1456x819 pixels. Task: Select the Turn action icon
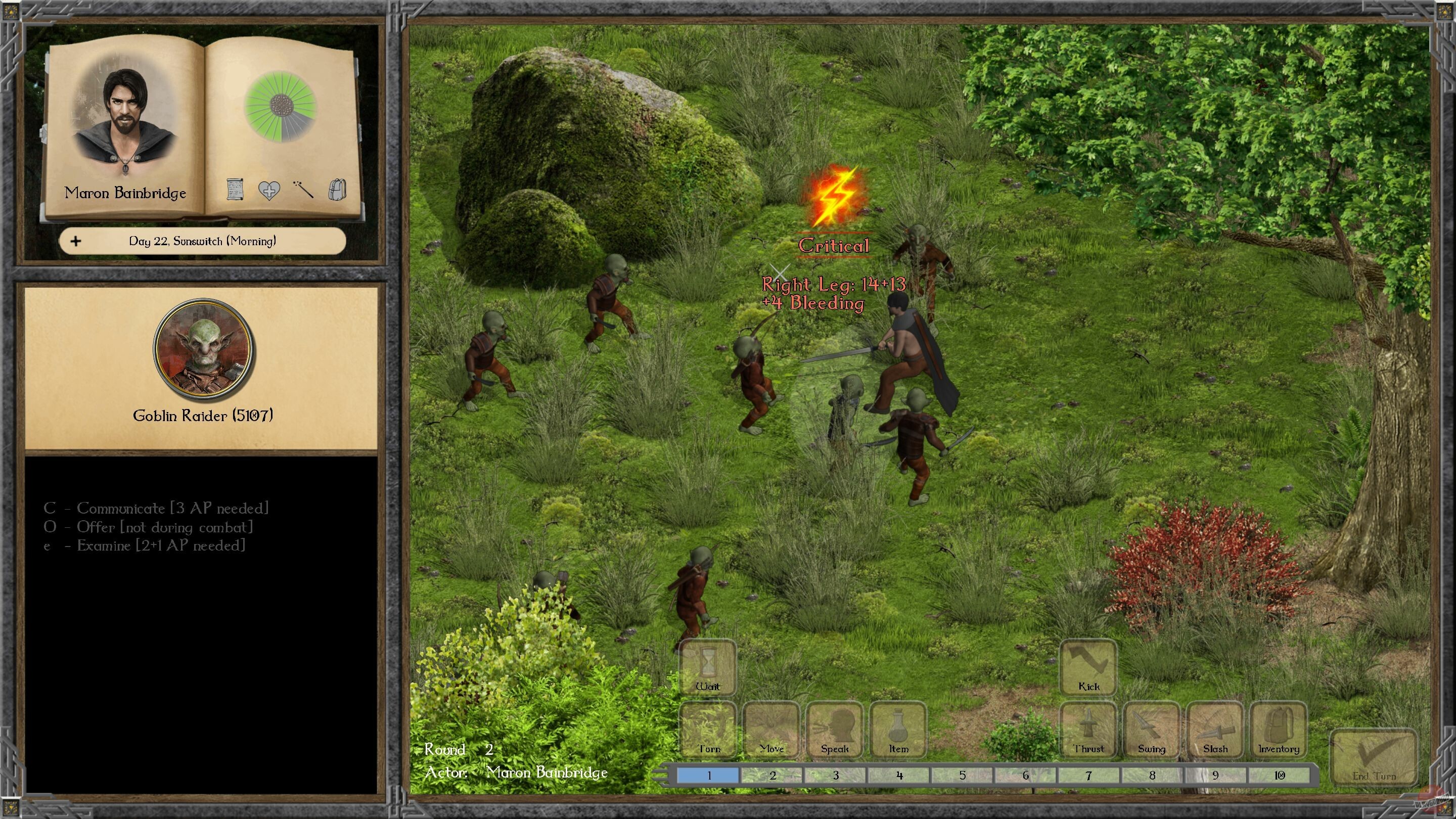pos(708,730)
